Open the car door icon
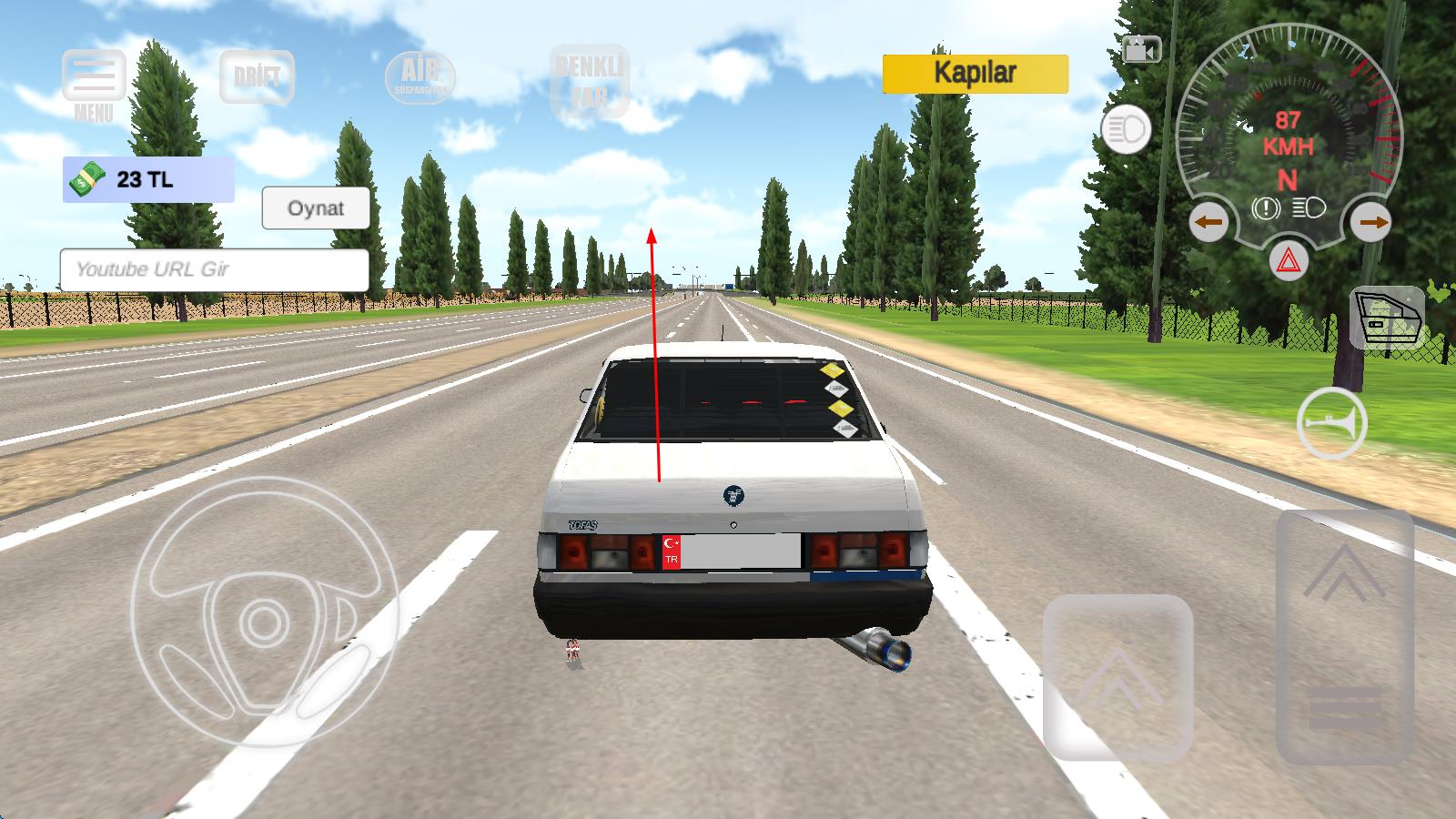 [1386, 318]
